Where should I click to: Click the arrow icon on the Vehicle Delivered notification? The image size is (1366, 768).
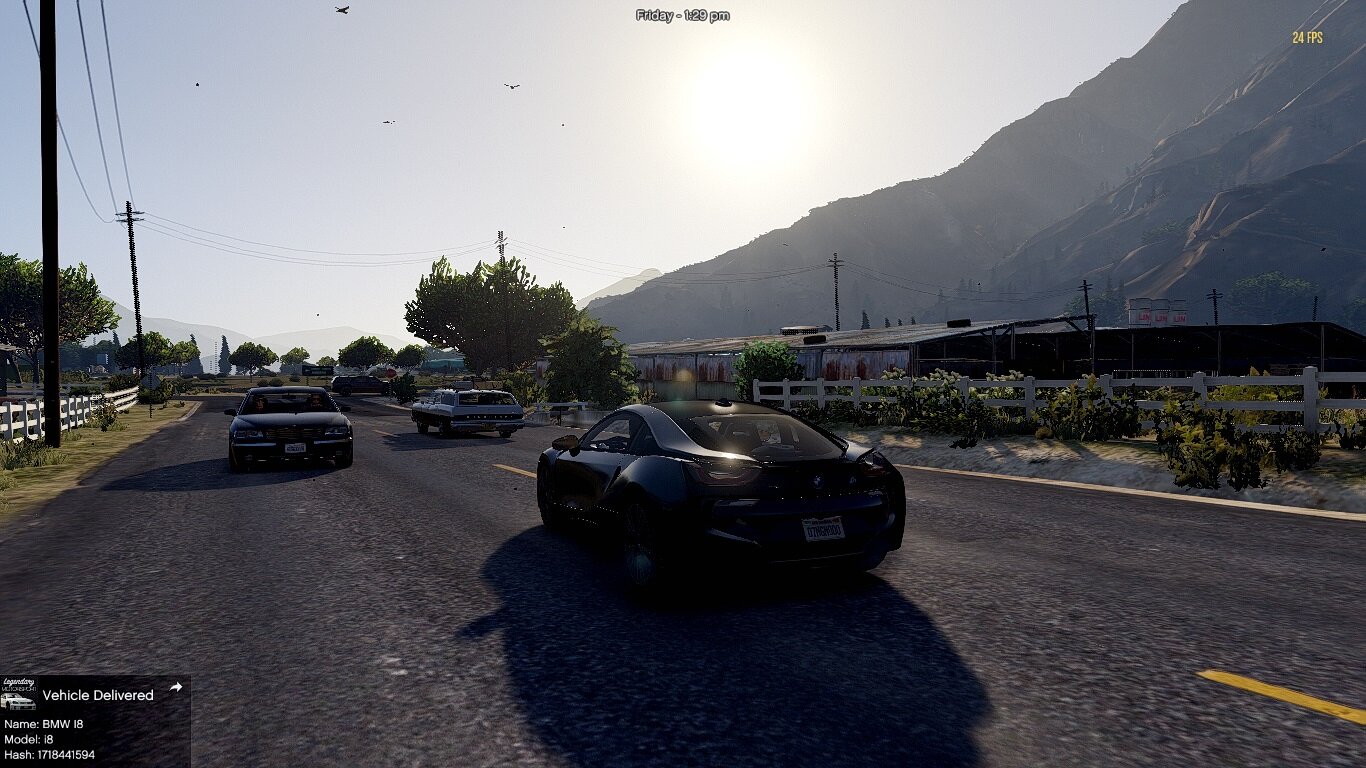(x=176, y=687)
